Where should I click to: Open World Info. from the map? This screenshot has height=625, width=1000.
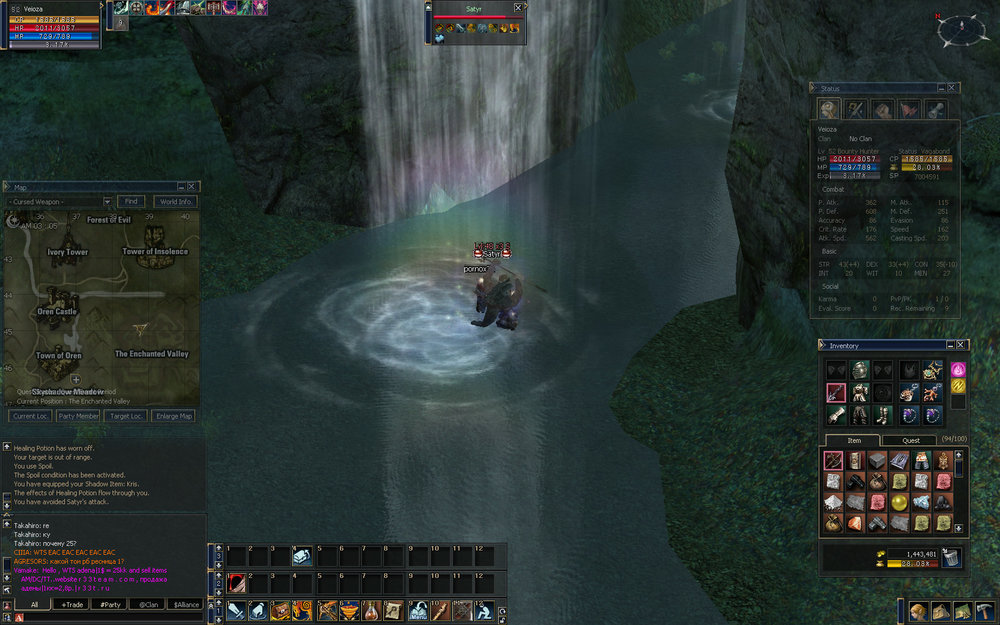coord(175,202)
